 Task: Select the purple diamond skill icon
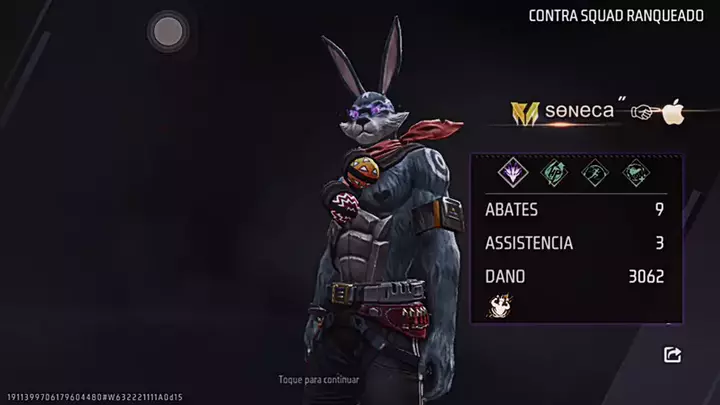[512, 172]
